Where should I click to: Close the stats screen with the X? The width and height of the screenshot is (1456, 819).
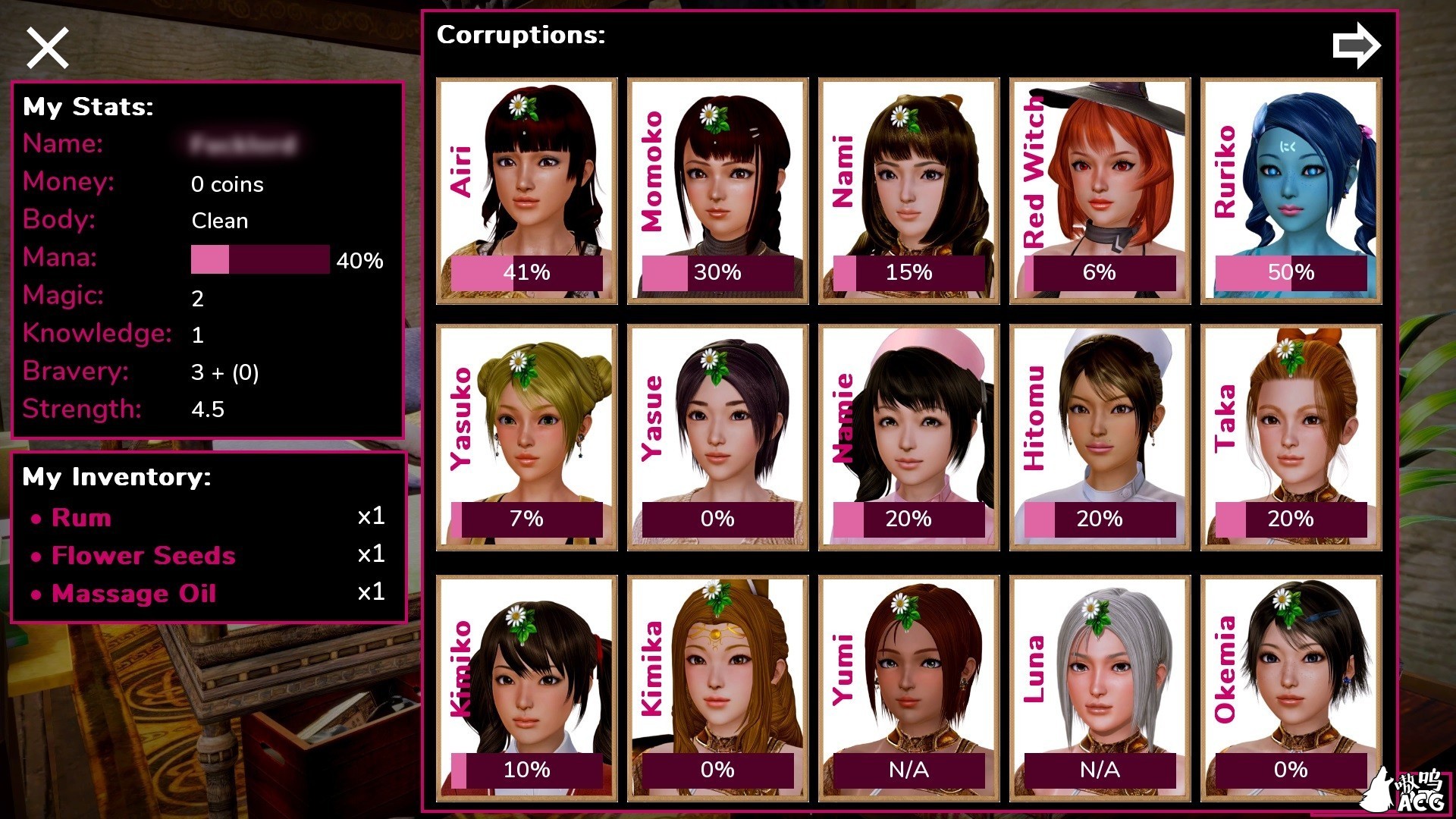pos(48,48)
